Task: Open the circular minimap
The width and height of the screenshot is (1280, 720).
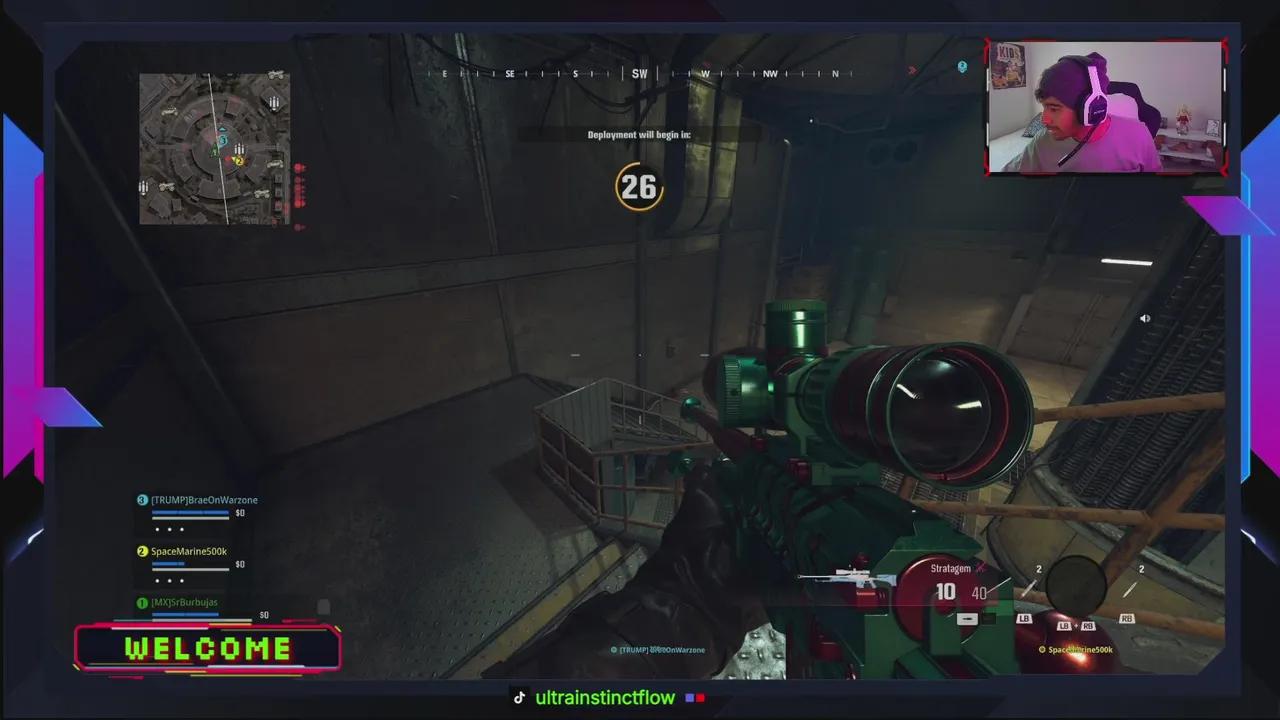Action: 214,148
